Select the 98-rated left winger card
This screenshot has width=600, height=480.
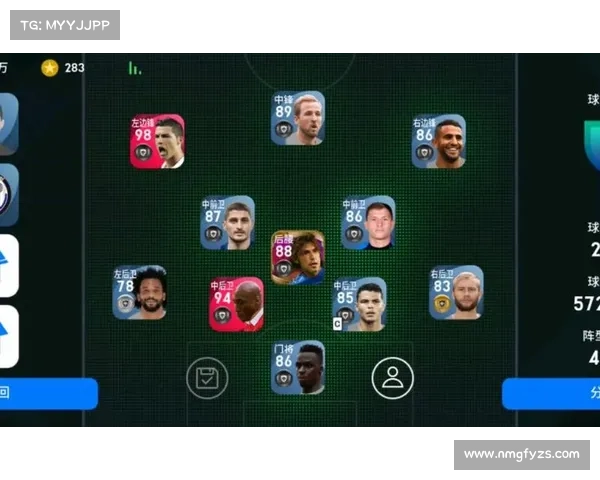[x=156, y=141]
